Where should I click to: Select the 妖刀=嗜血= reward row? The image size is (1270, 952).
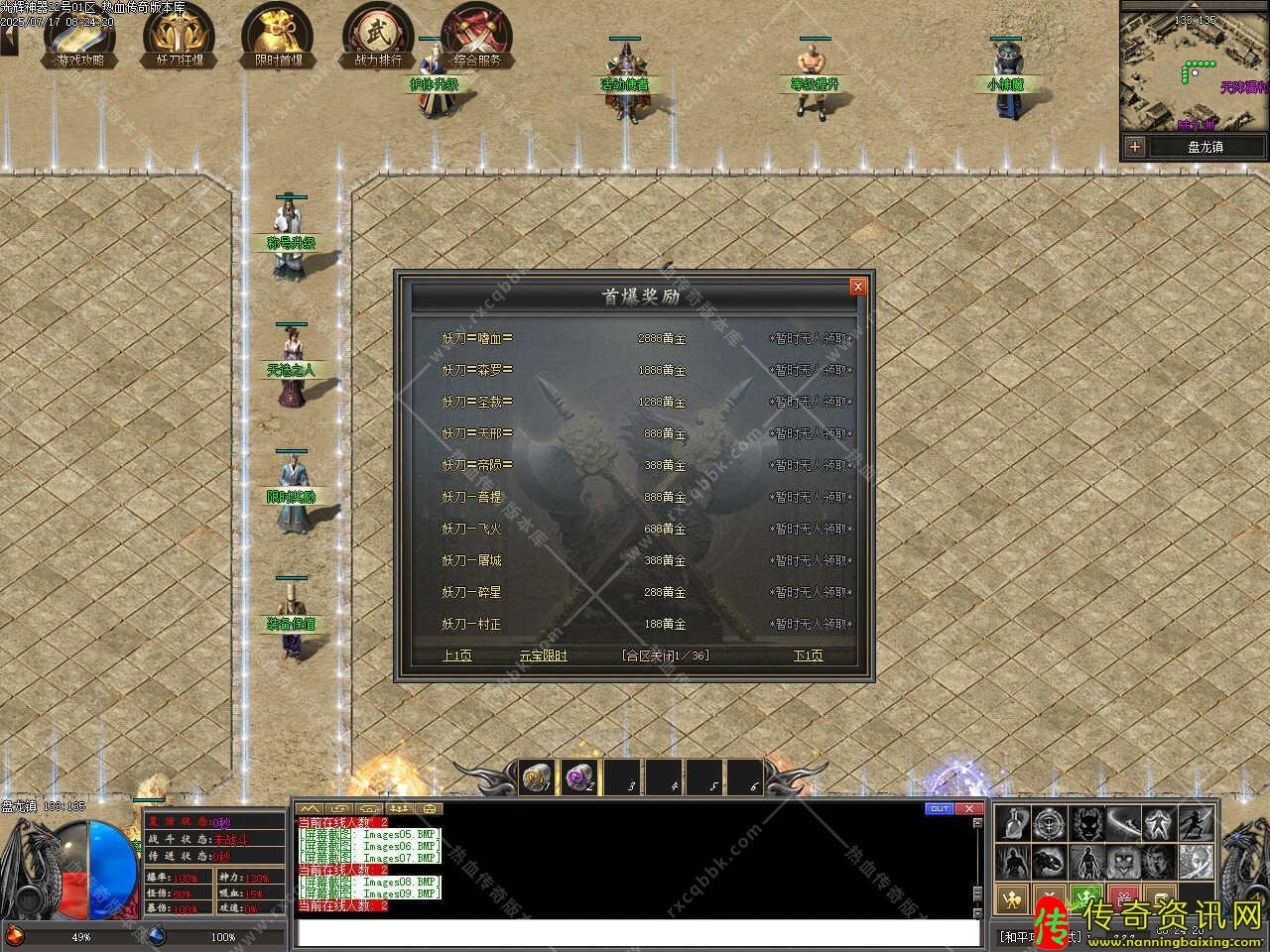coord(477,338)
